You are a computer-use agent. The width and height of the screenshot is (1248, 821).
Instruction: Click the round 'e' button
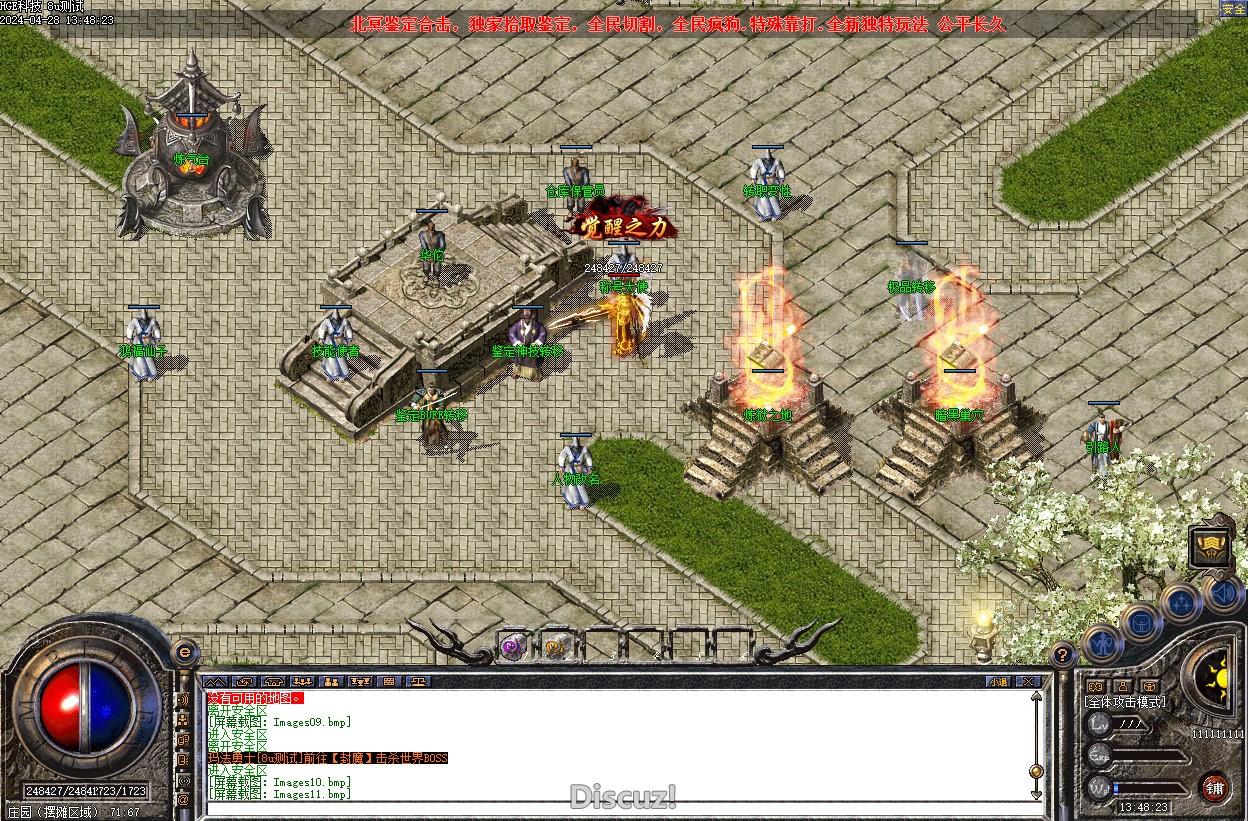[x=184, y=652]
